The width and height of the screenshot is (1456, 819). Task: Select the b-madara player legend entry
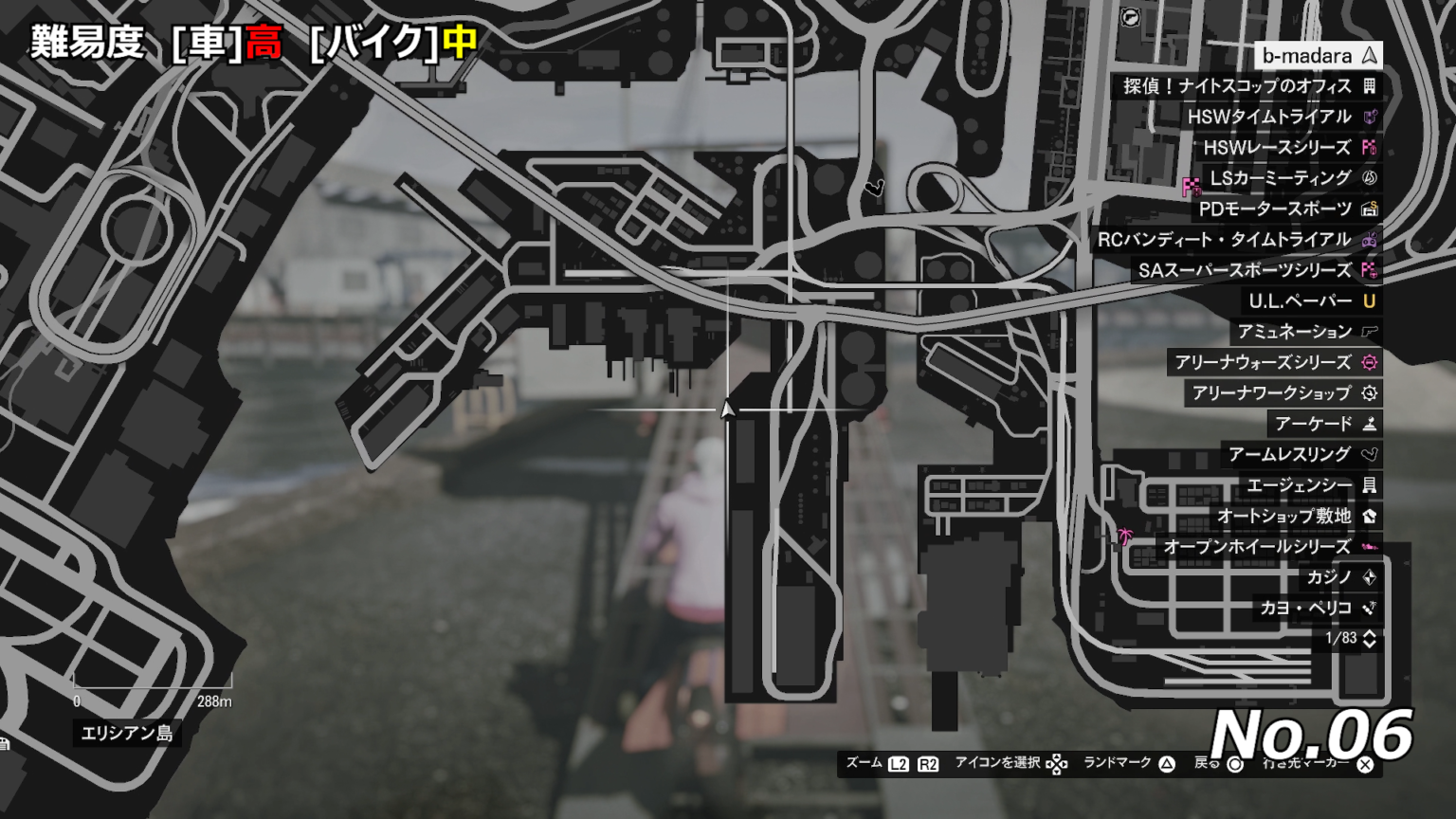coord(1318,56)
